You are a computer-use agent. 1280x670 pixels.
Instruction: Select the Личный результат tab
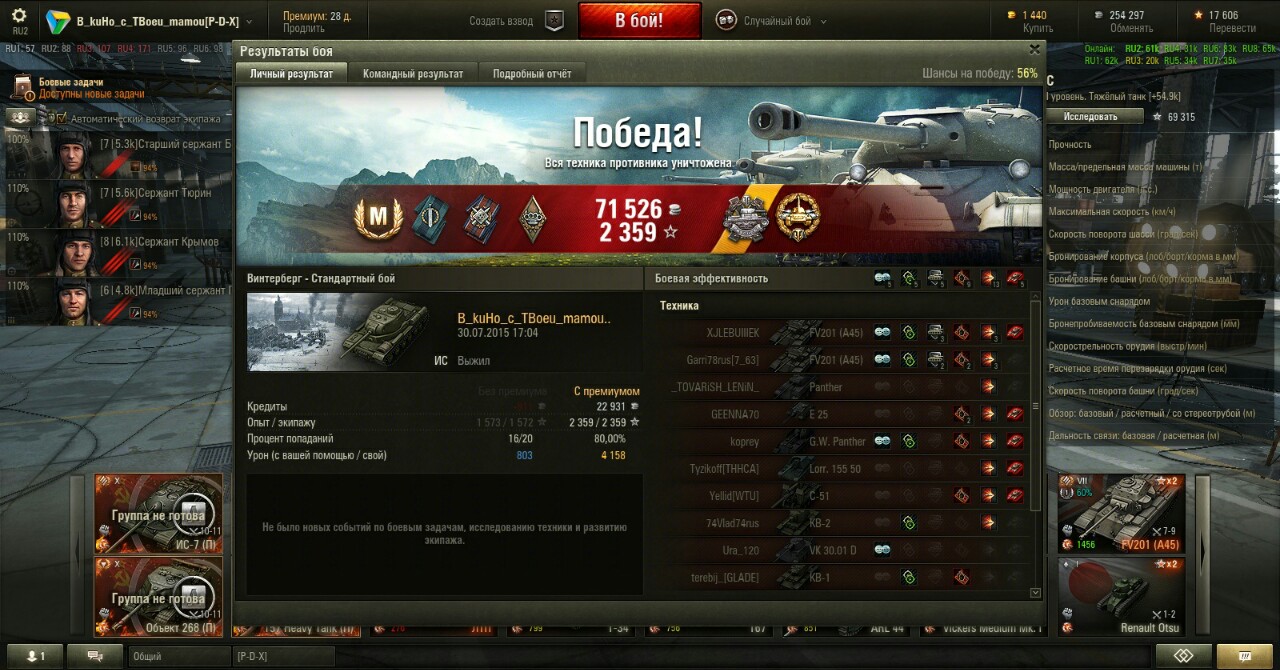tap(291, 74)
